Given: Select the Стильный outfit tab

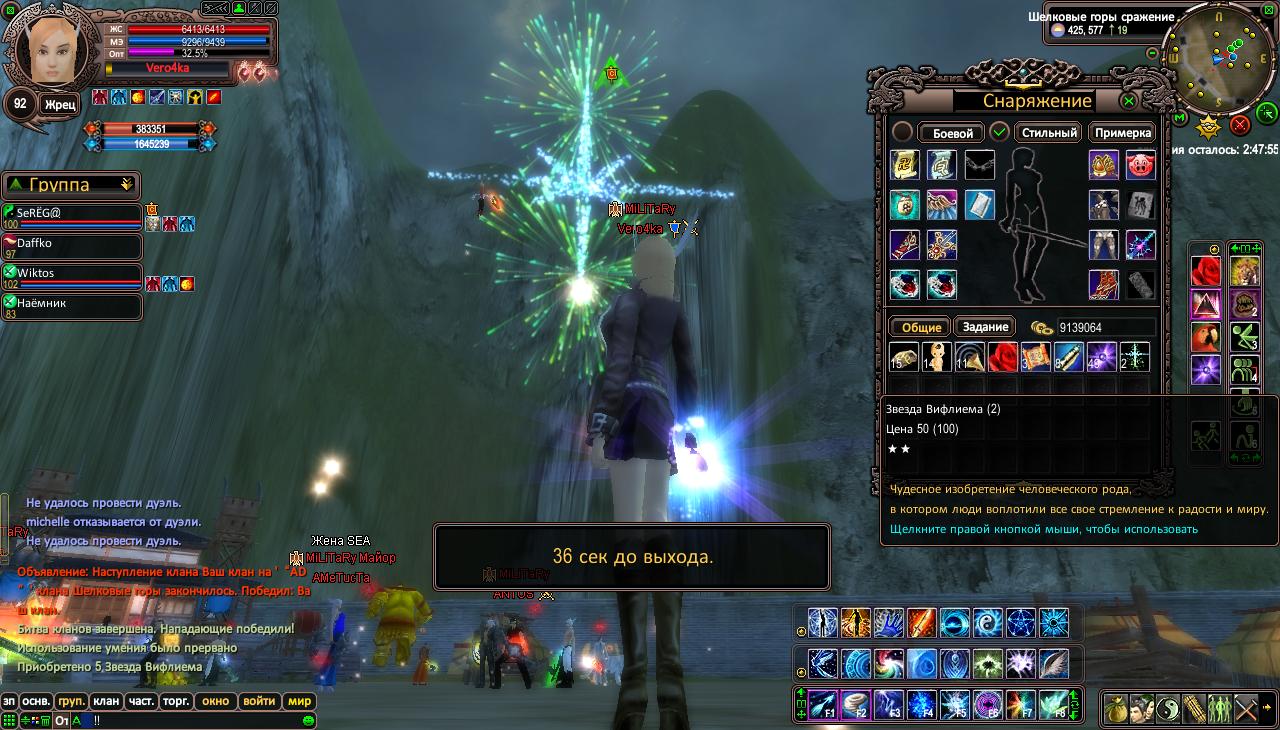Looking at the screenshot, I should [x=1049, y=132].
